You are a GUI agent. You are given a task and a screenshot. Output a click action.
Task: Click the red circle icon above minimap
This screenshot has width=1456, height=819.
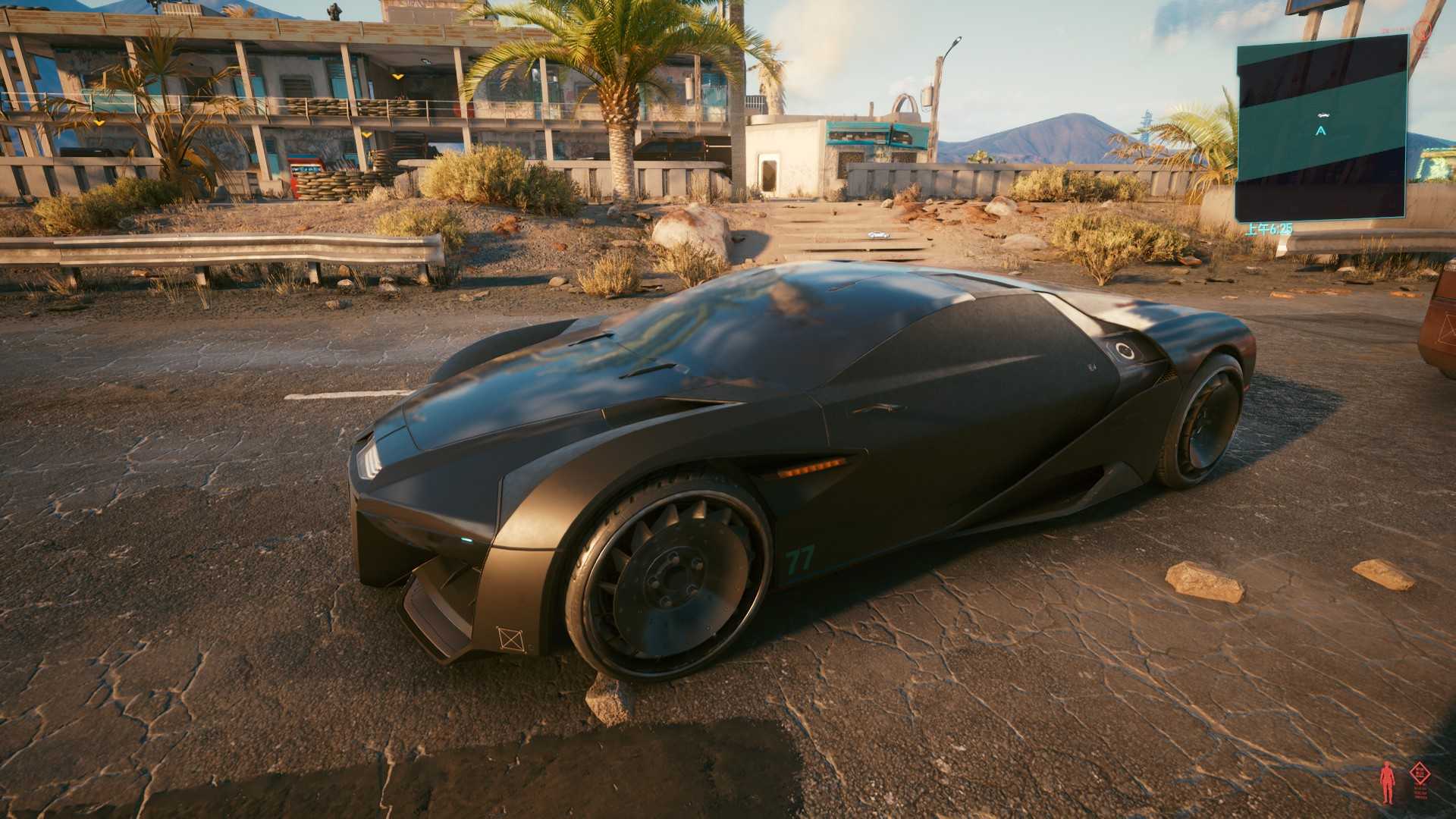coord(1425,30)
